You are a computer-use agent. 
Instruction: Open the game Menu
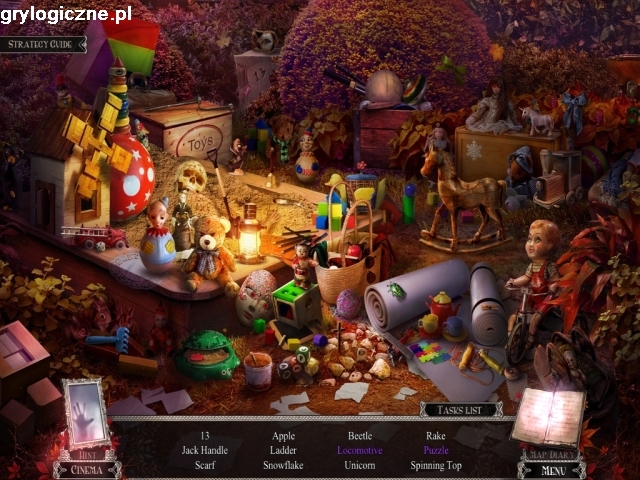click(552, 469)
